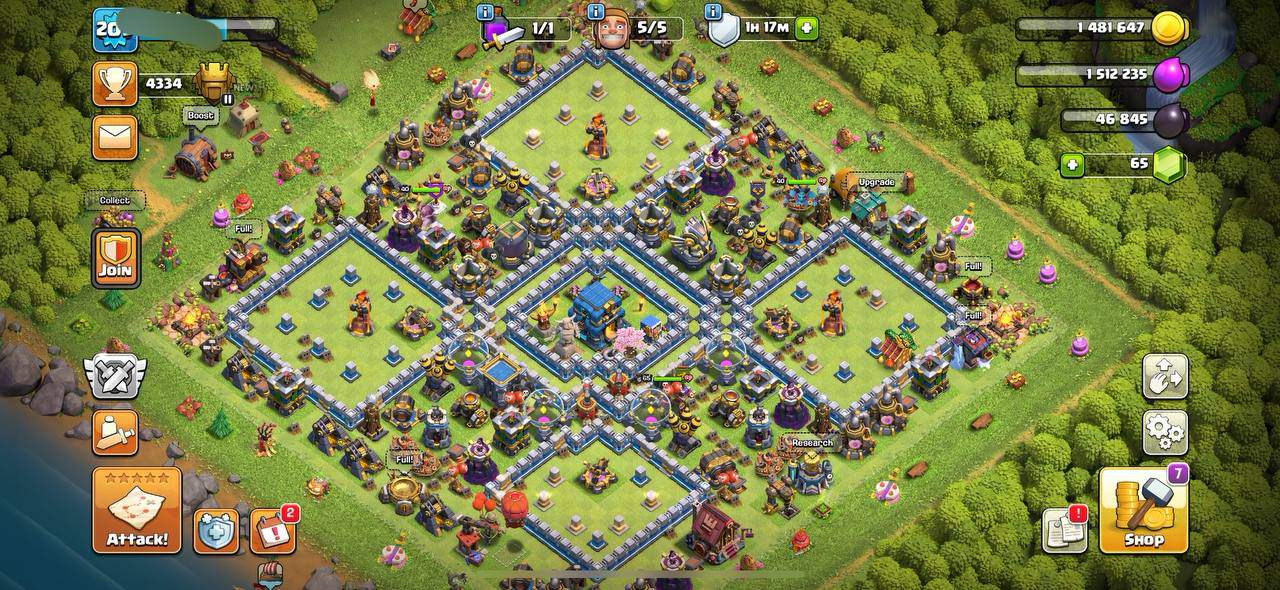Extend shield time with the green plus
Viewport: 1280px width, 590px height.
[x=806, y=29]
